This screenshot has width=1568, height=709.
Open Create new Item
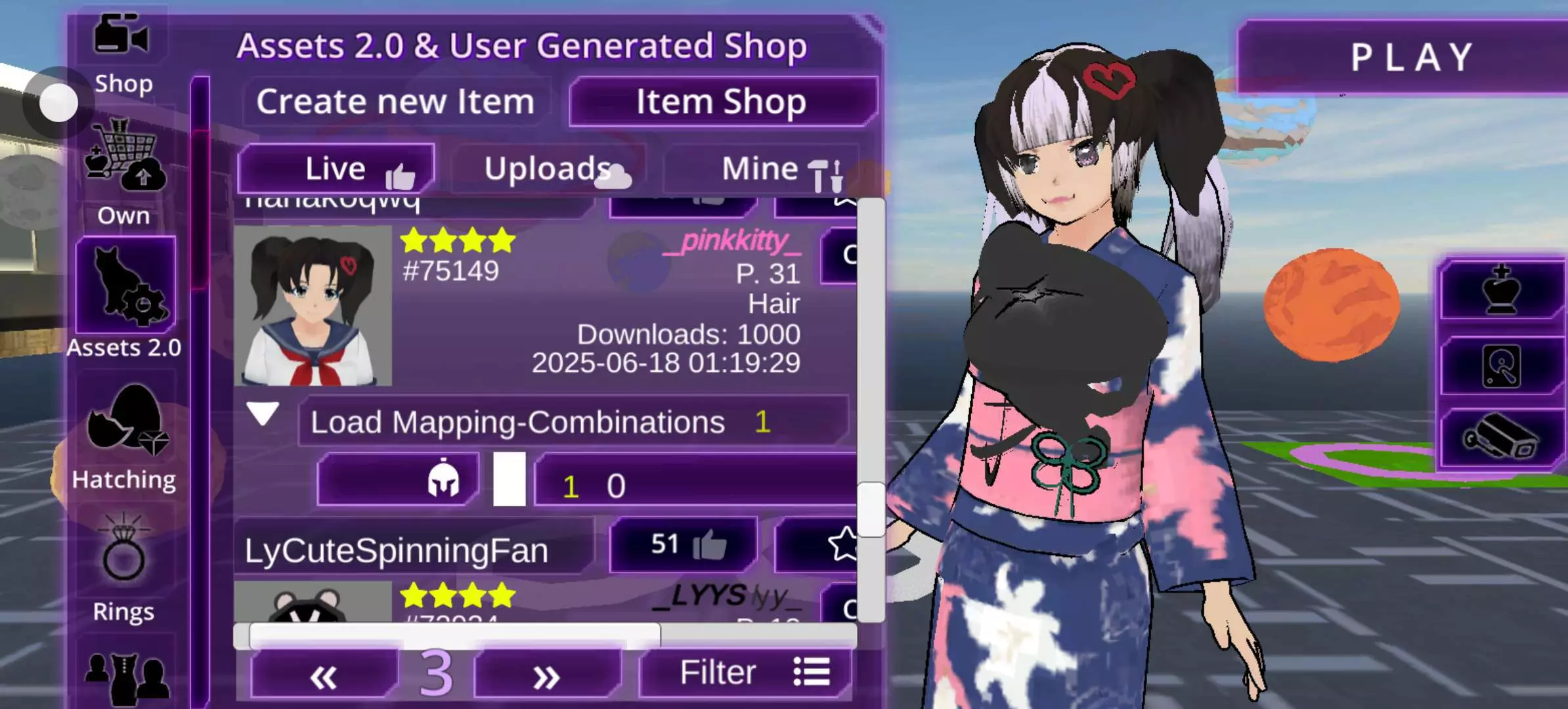395,102
